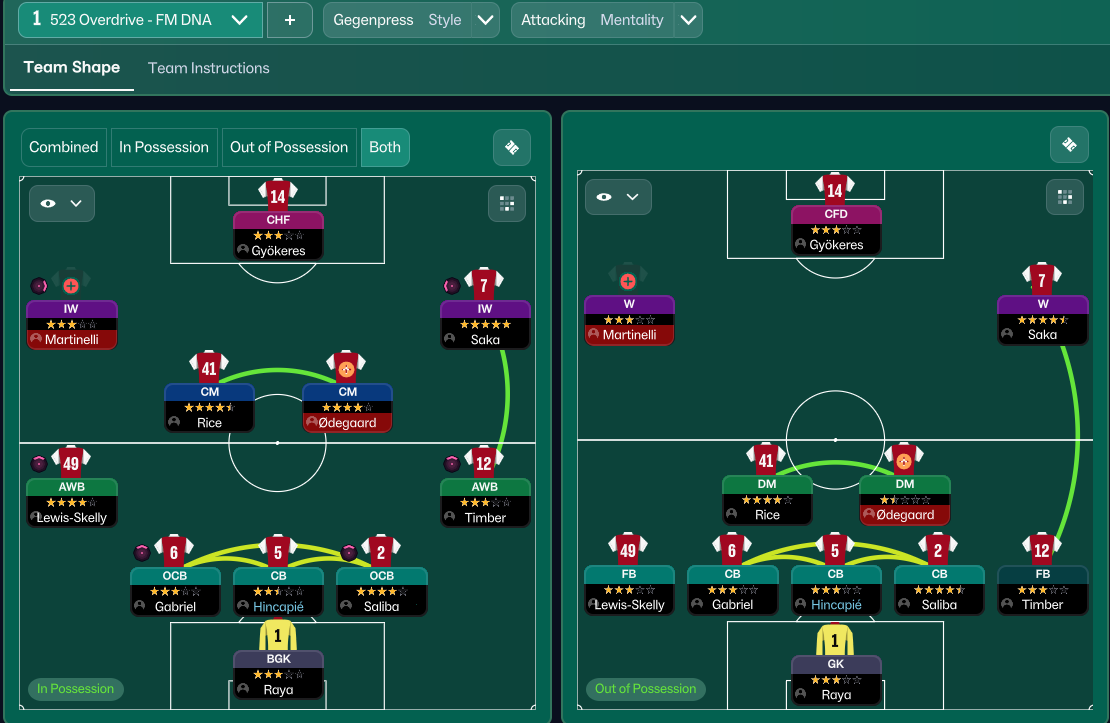Switch to the Team Instructions tab

tap(208, 68)
